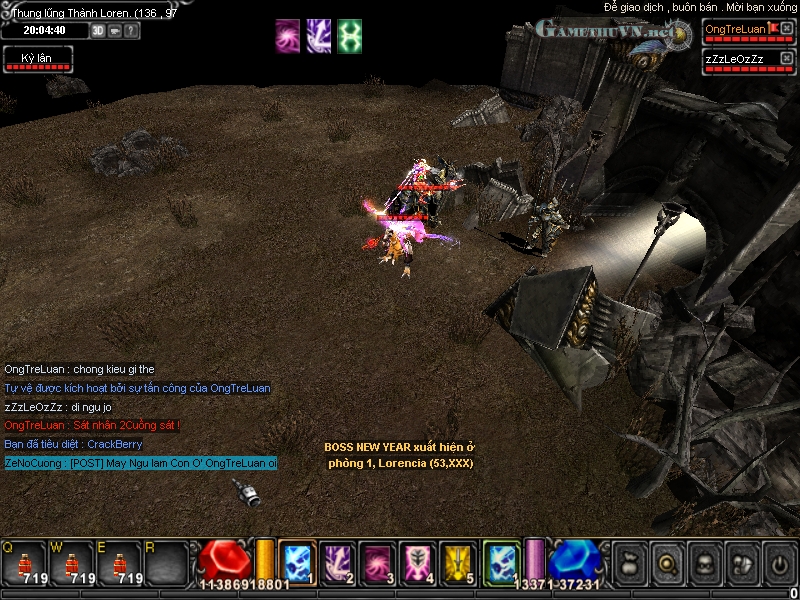This screenshot has height=600, width=800.
Task: Open the question mark help button
Action: pos(132,31)
